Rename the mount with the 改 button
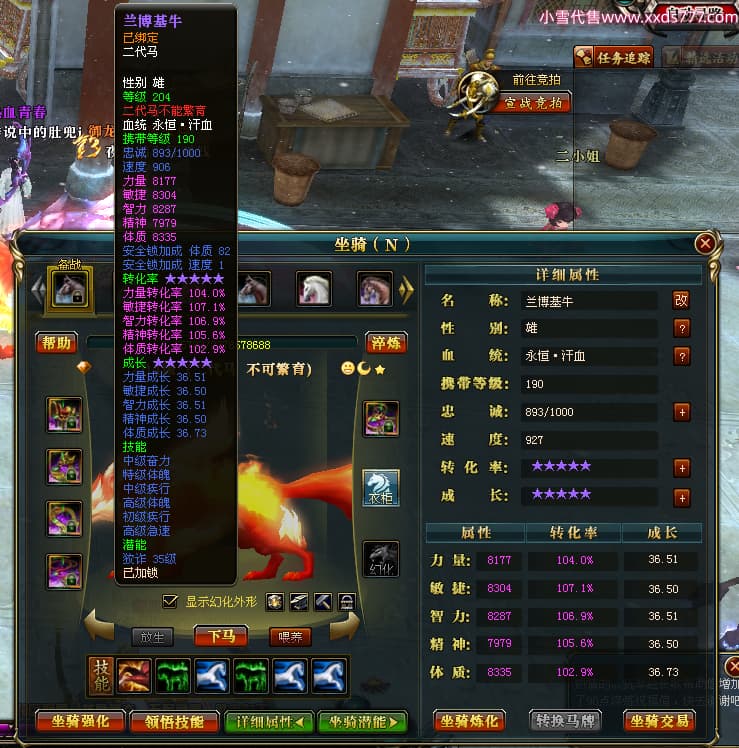This screenshot has width=739, height=748. coord(682,299)
